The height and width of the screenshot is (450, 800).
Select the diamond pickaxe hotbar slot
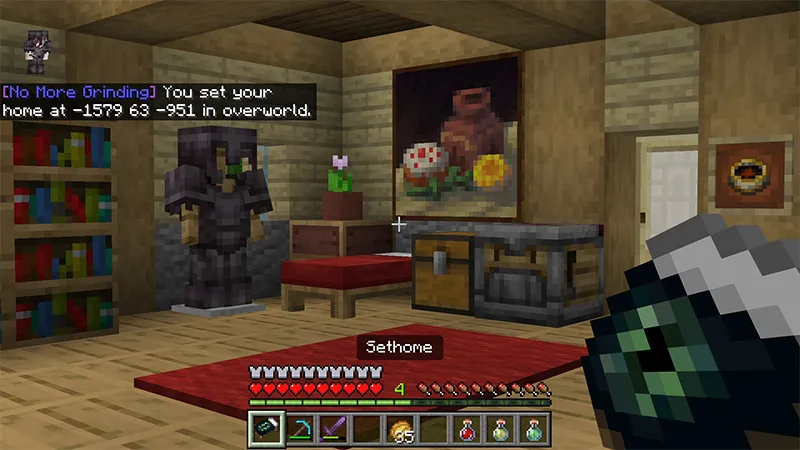[297, 429]
